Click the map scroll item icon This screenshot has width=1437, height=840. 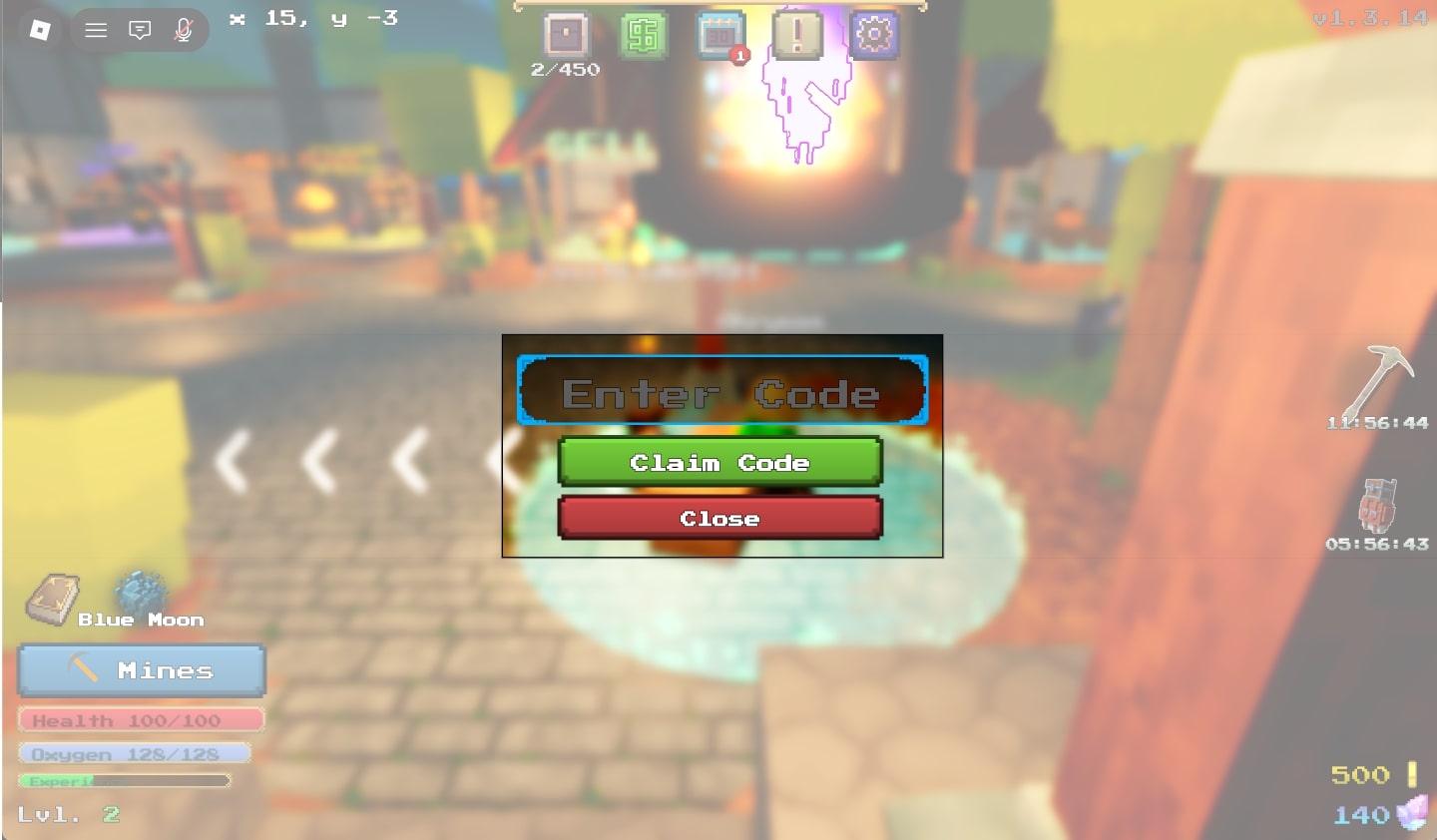(52, 597)
